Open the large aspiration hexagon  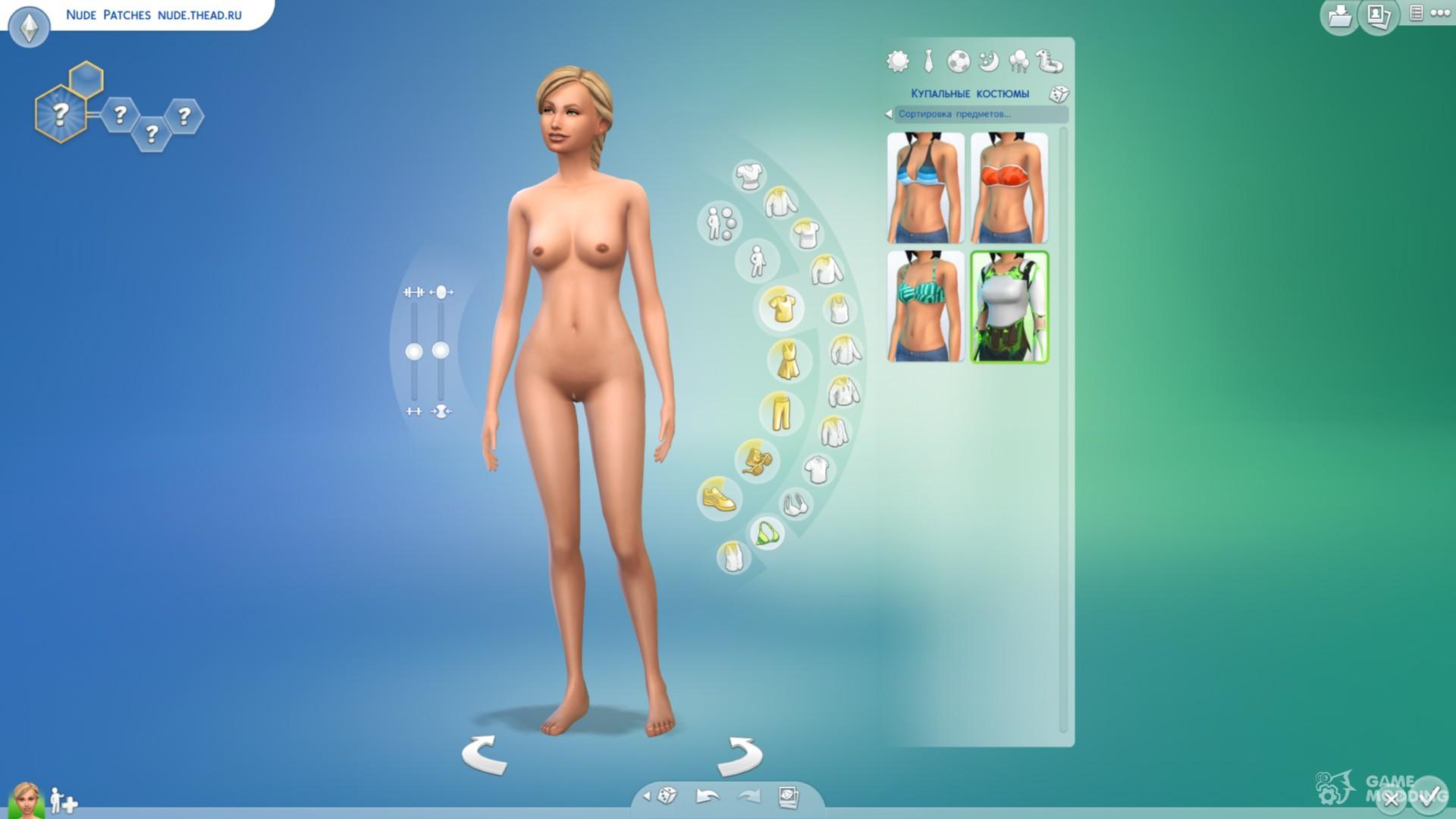(x=60, y=115)
